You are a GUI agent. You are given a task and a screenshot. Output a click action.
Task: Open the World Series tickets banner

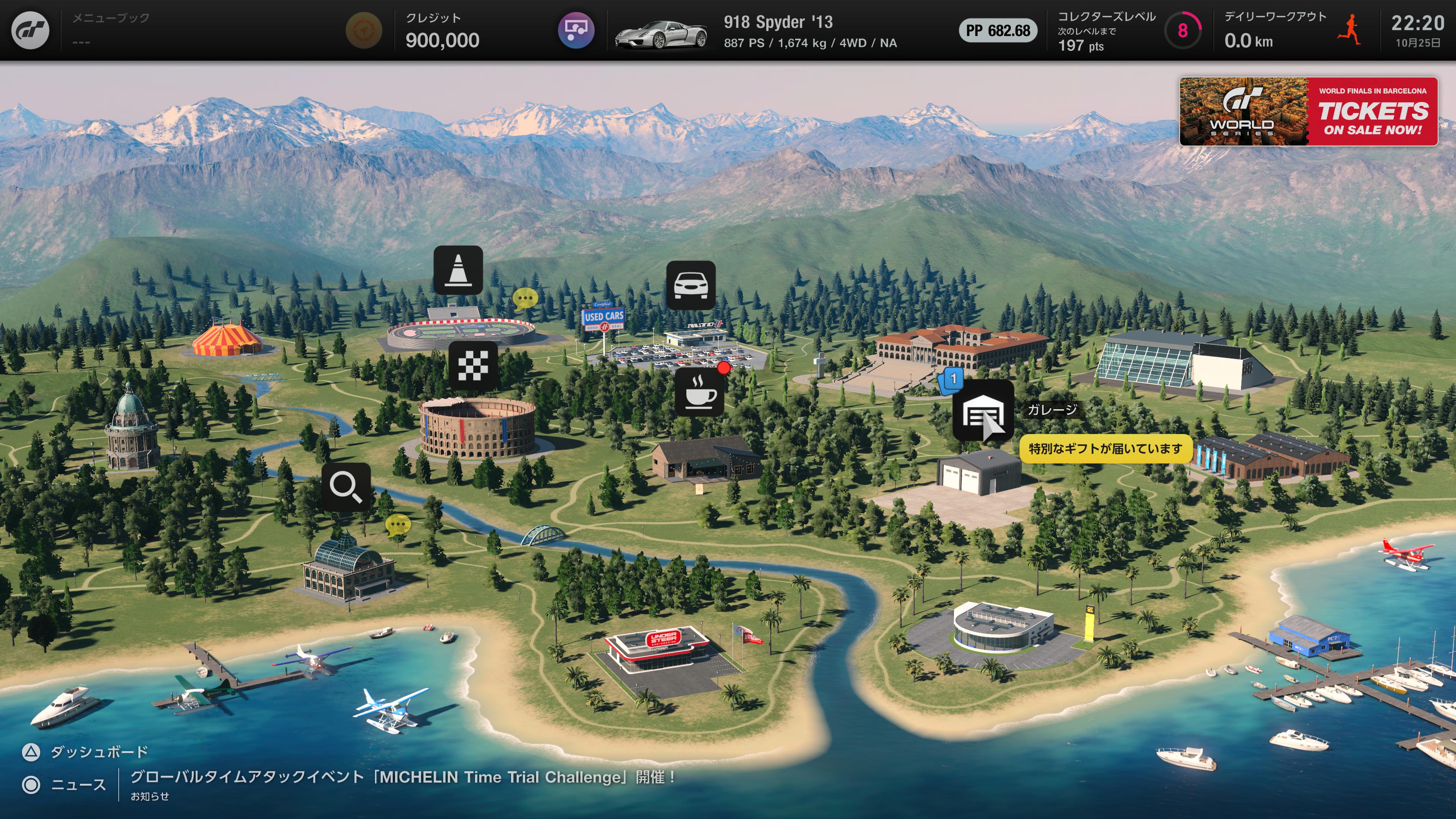point(1308,111)
